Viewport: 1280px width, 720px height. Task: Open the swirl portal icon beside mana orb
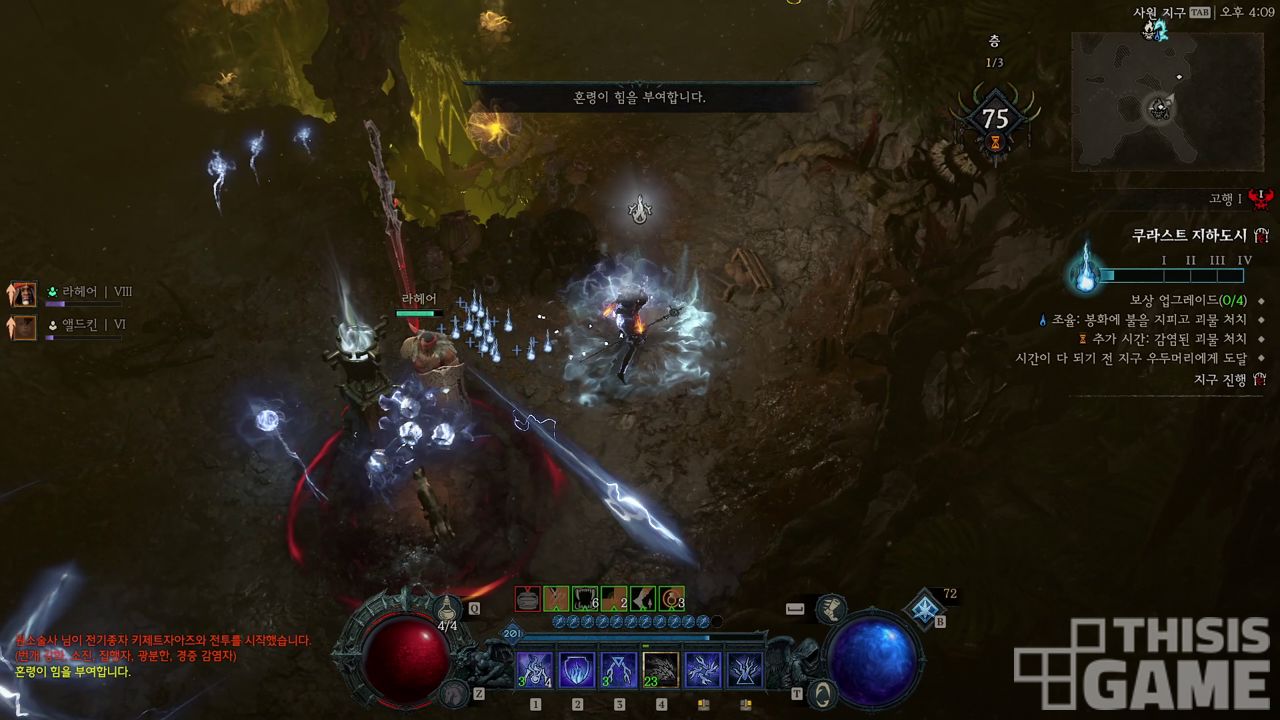pyautogui.click(x=822, y=691)
